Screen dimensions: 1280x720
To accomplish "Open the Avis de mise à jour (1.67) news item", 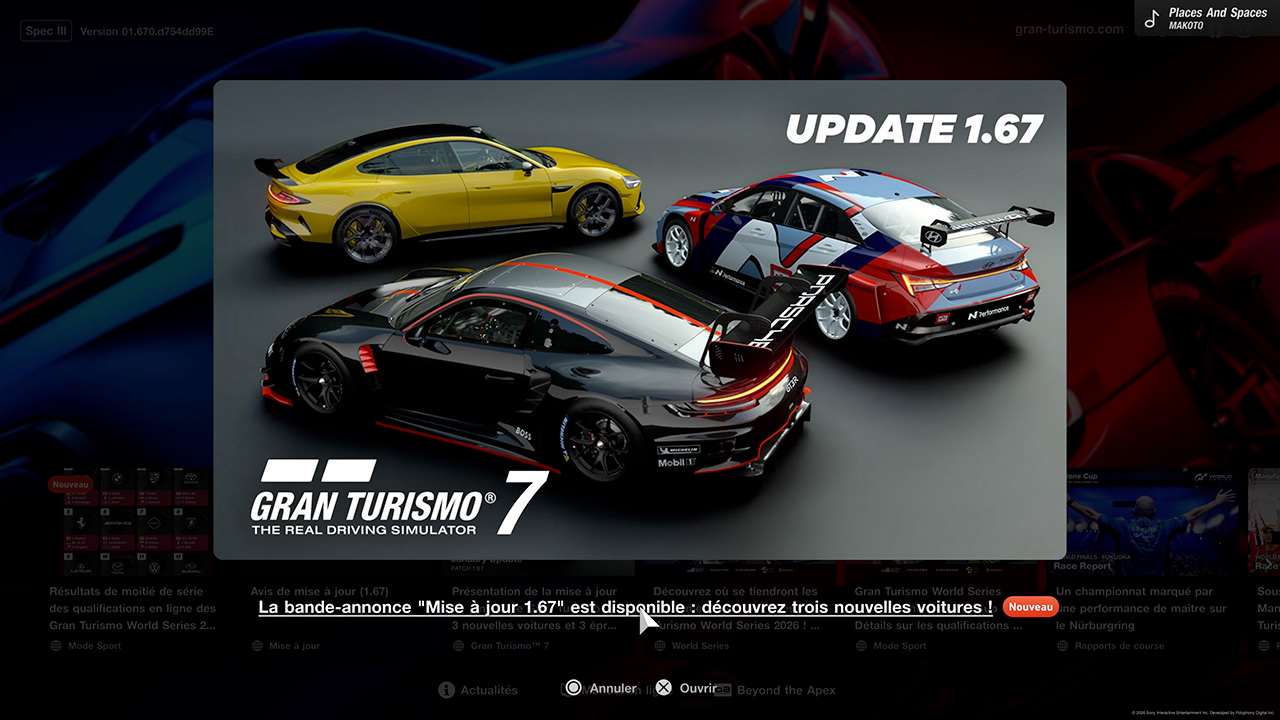I will click(320, 590).
